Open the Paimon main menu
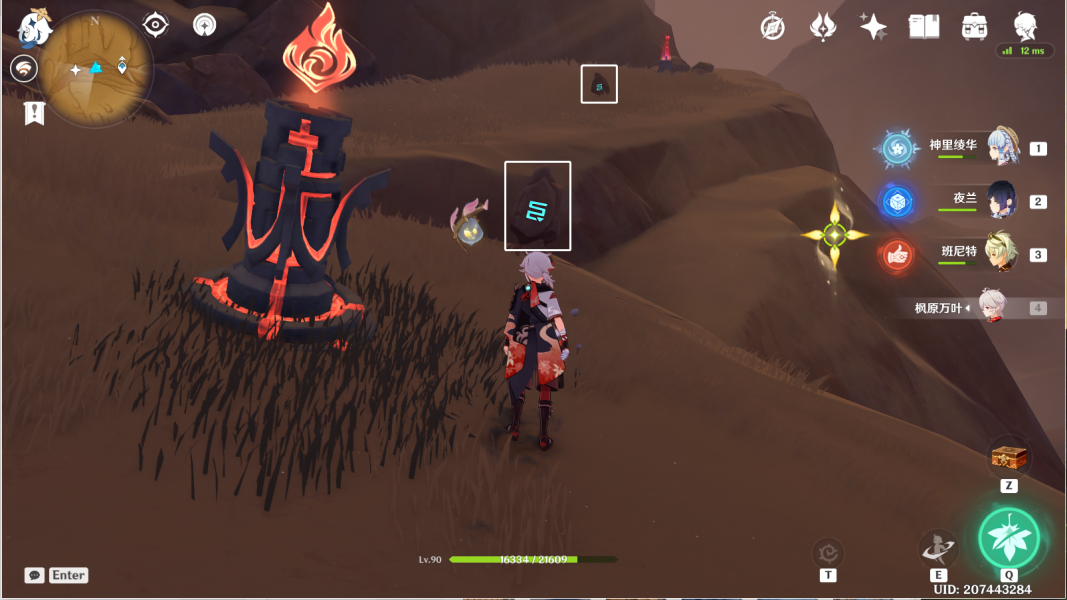1067x600 pixels. pyautogui.click(x=34, y=28)
